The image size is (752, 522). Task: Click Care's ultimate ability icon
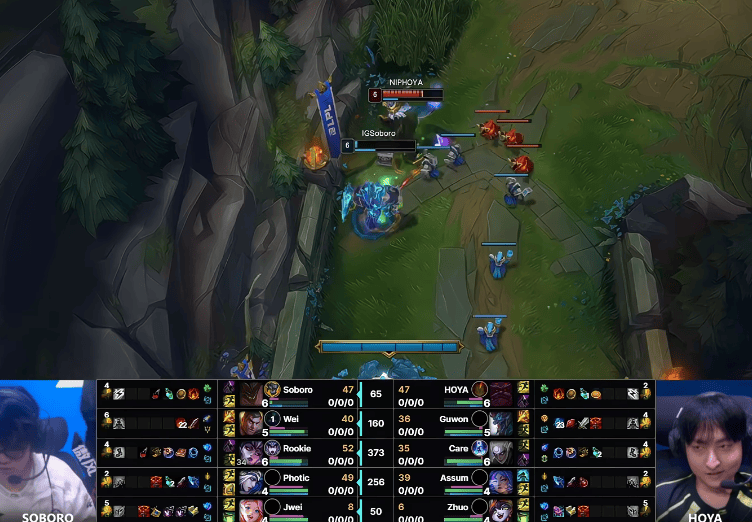(479, 449)
